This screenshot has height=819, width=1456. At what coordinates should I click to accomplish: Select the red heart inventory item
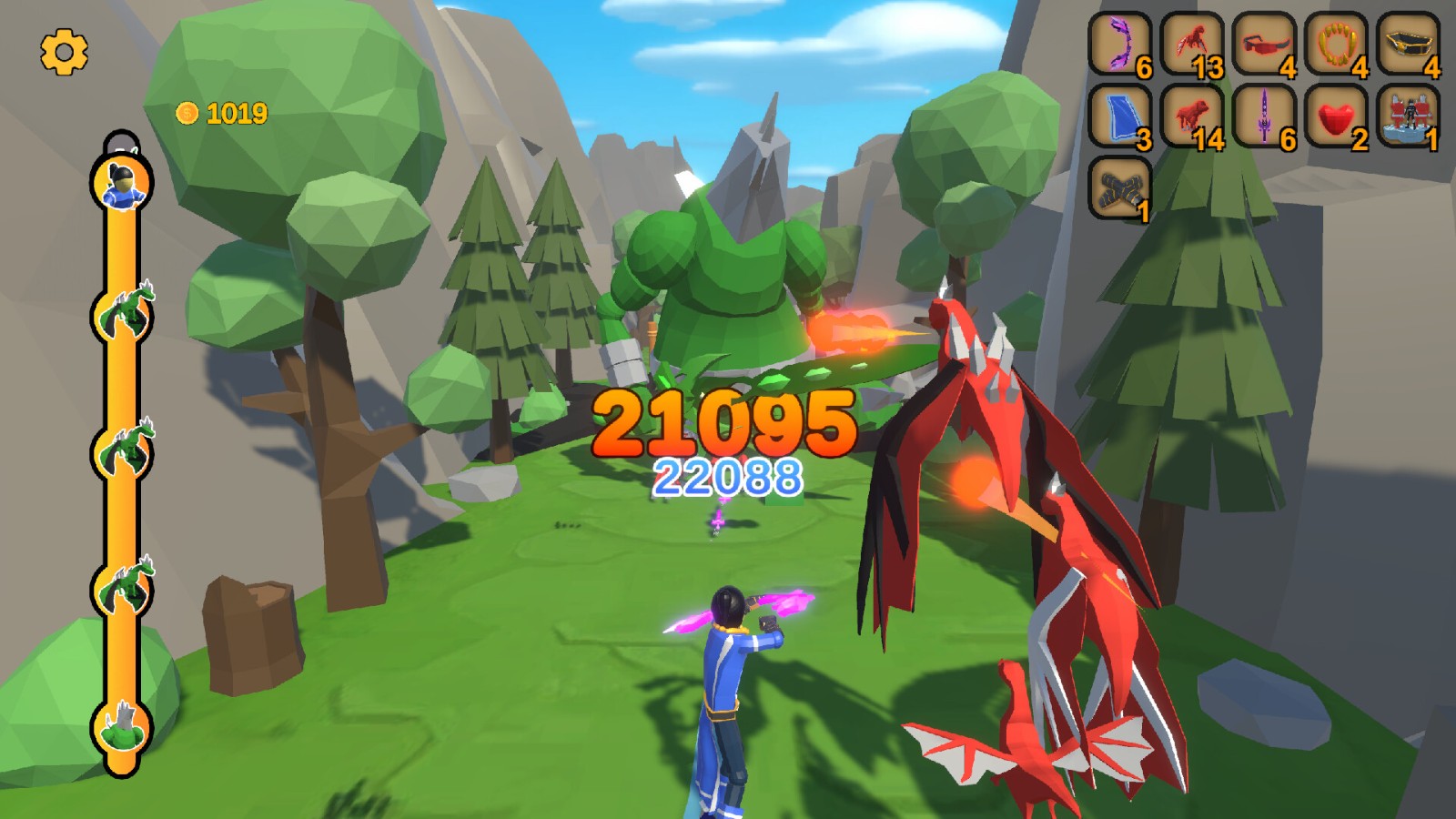[x=1336, y=118]
